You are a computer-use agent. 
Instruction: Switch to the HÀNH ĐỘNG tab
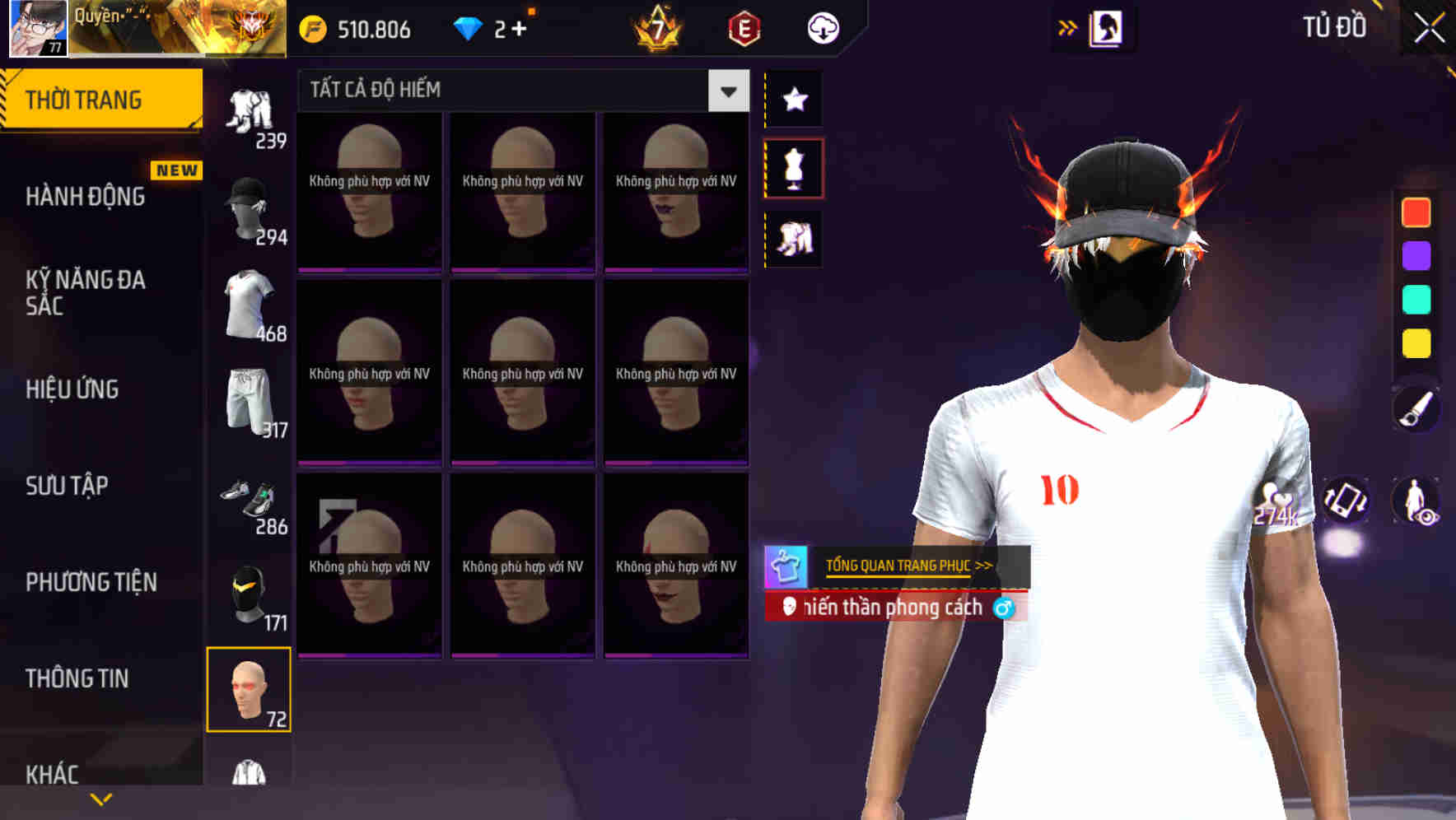86,196
